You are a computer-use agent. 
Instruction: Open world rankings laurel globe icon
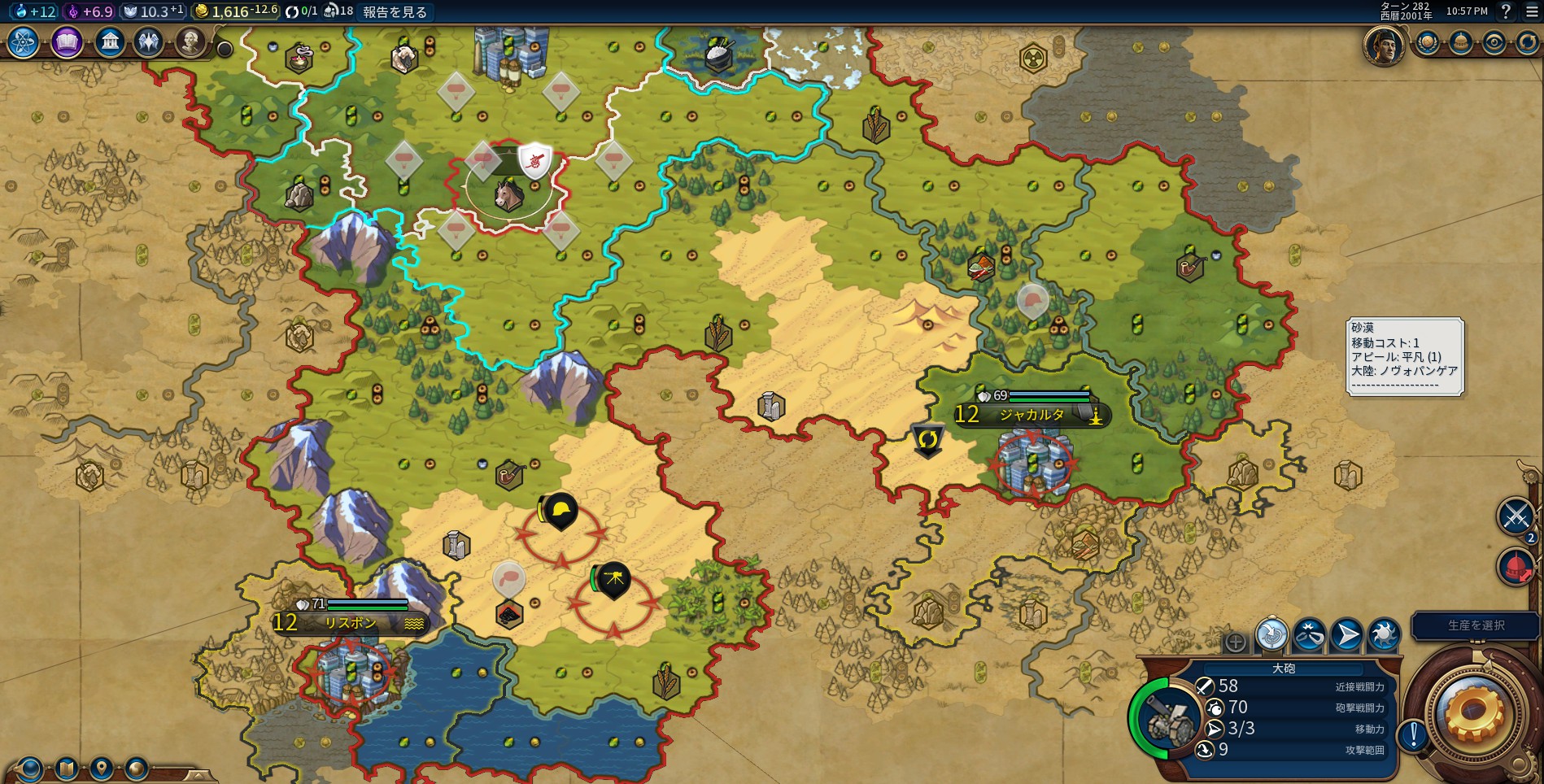point(1427,43)
